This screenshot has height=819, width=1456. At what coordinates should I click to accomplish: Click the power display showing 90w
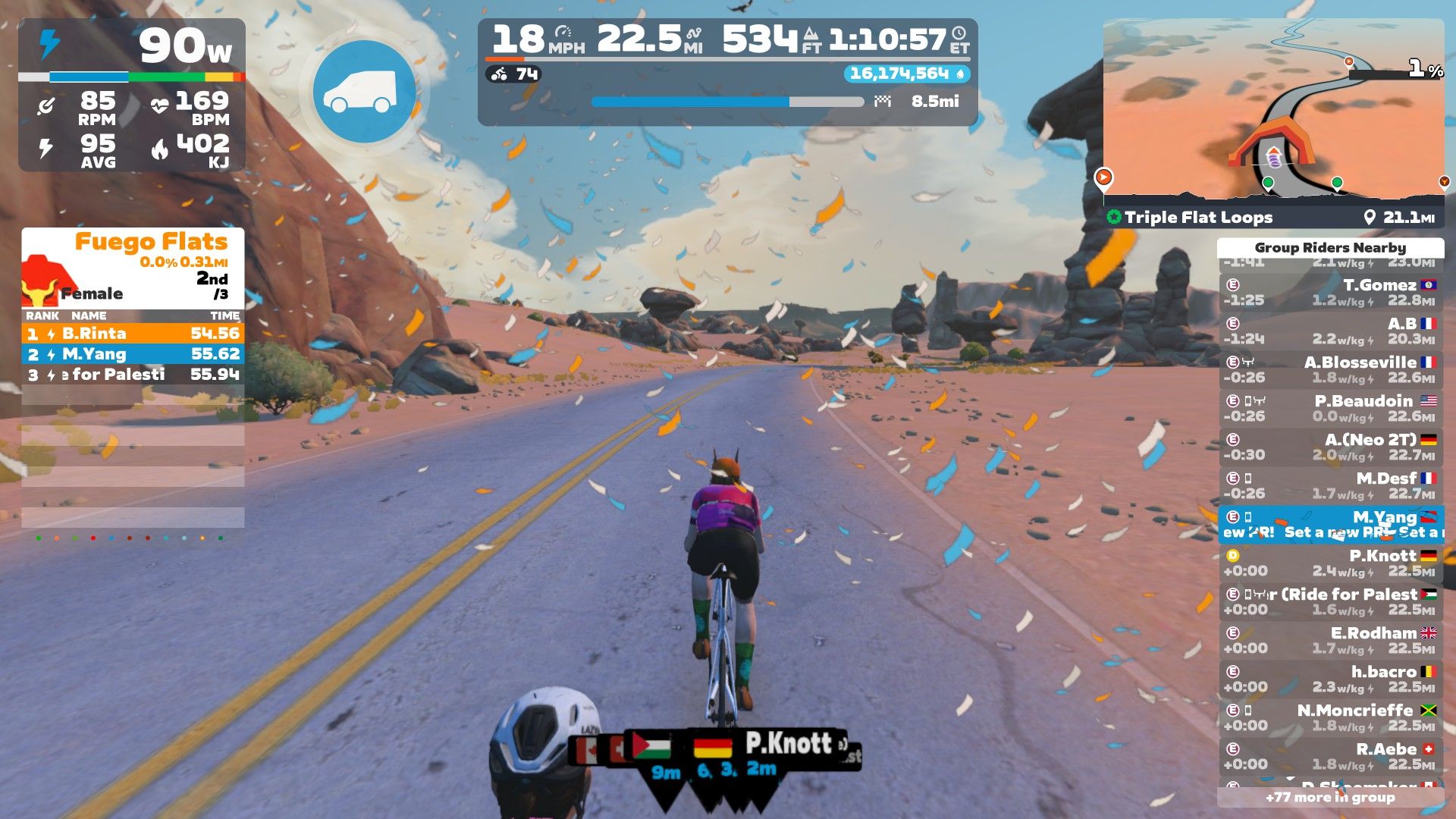click(185, 47)
